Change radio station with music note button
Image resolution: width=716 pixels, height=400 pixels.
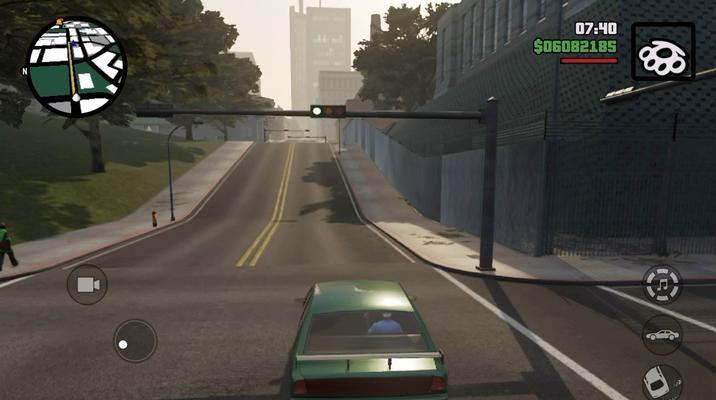click(661, 283)
